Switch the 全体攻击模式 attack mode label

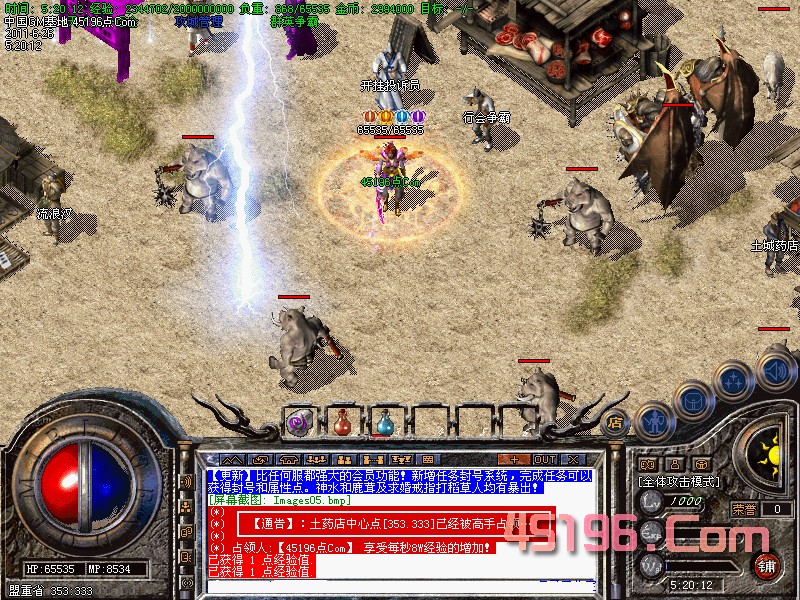point(677,482)
